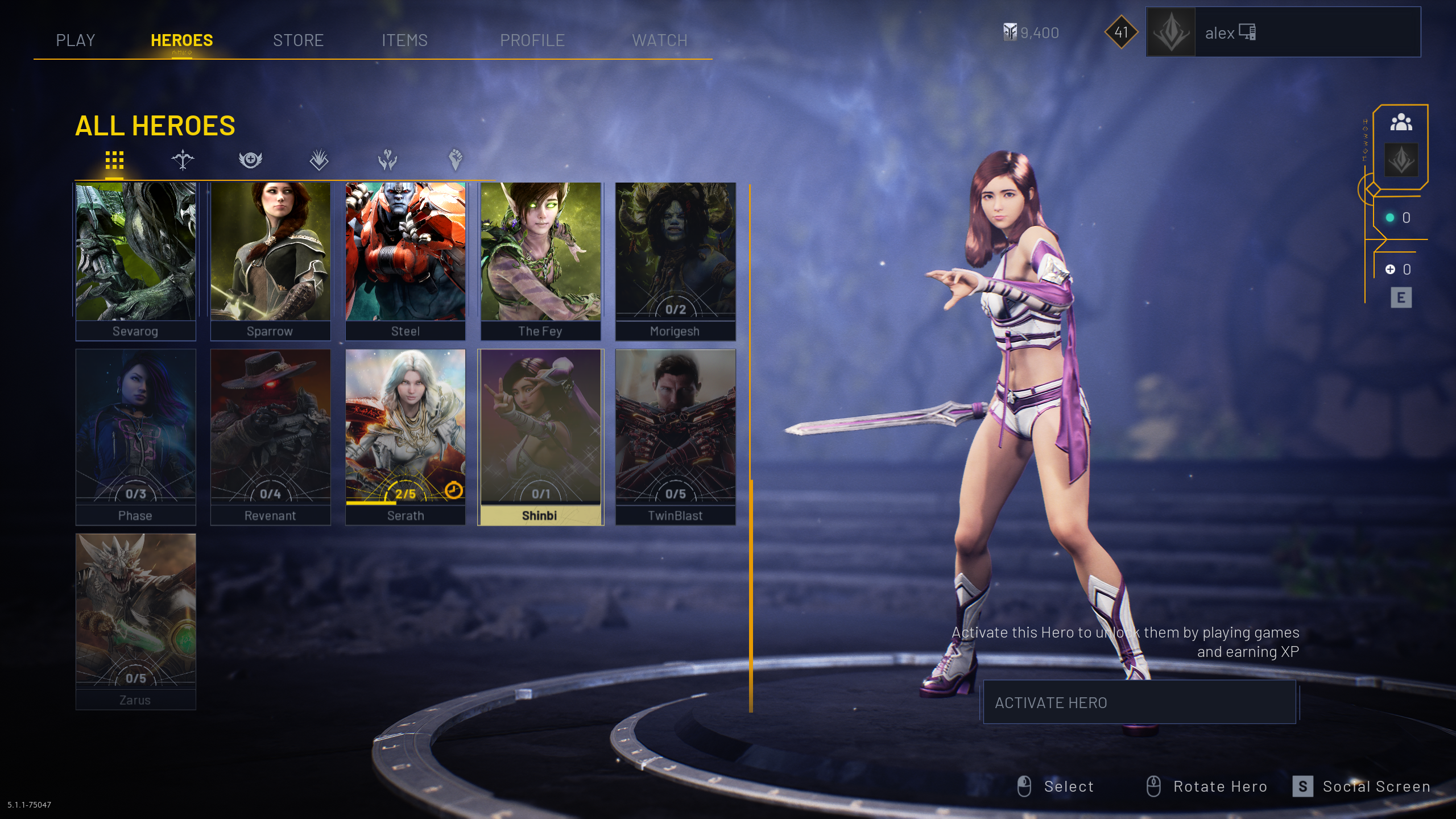This screenshot has width=1456, height=819.
Task: Select the TwinBlast hero card
Action: pos(675,436)
